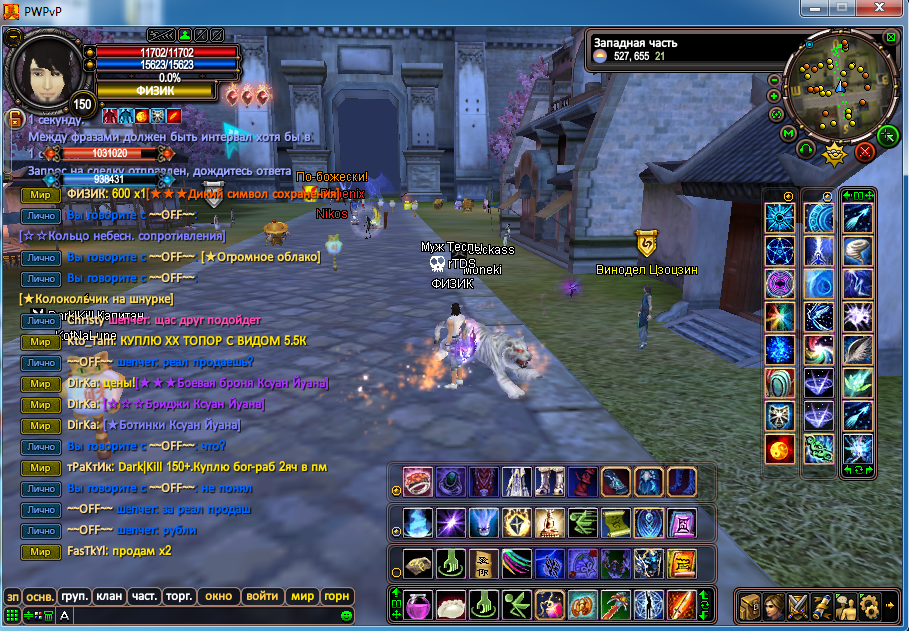This screenshot has height=631, width=909.
Task: Switch chat to the 'торг.' tab
Action: (179, 596)
